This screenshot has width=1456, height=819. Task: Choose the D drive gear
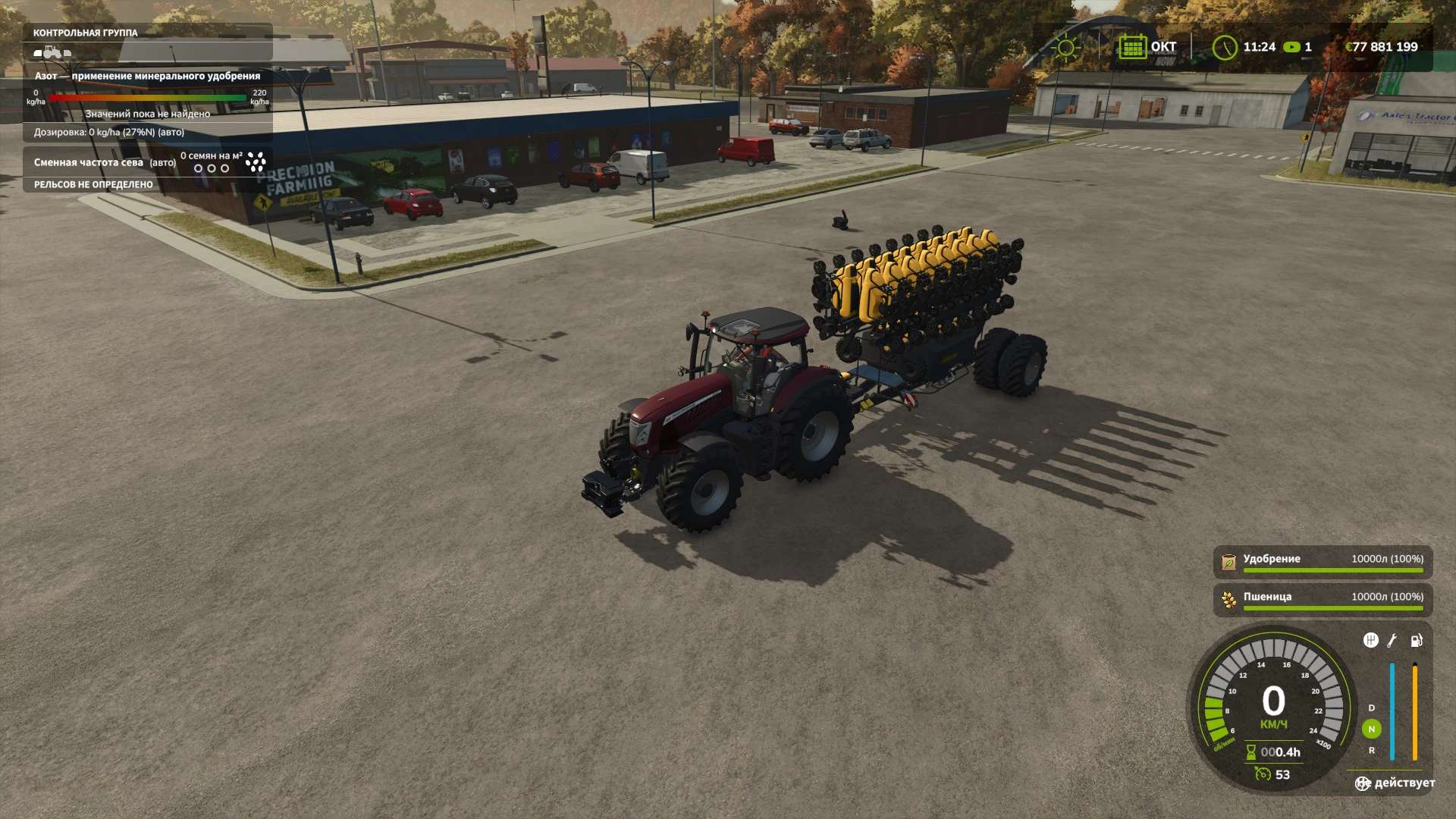[1371, 708]
